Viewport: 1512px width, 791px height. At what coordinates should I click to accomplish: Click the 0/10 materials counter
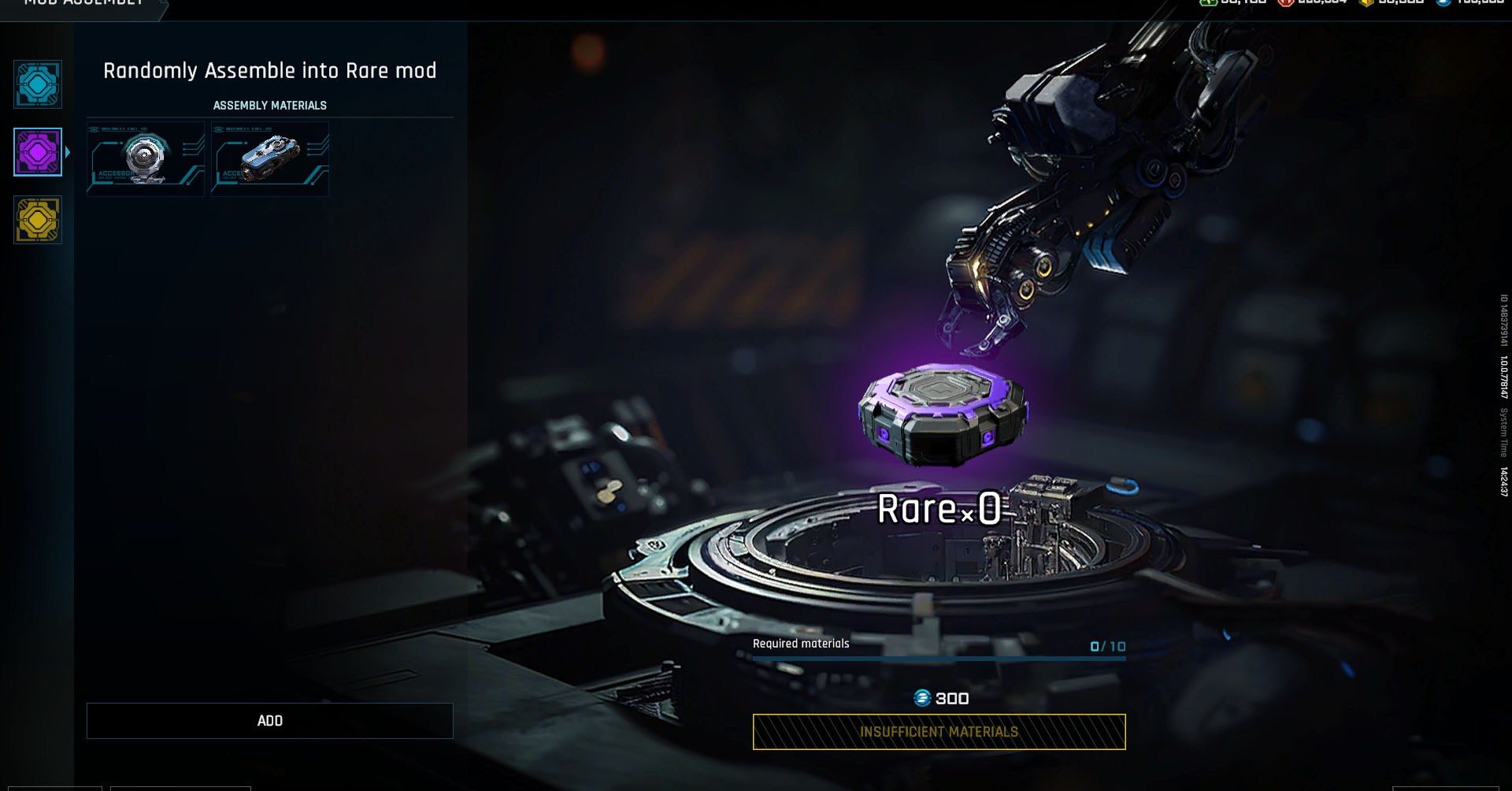tap(1106, 644)
